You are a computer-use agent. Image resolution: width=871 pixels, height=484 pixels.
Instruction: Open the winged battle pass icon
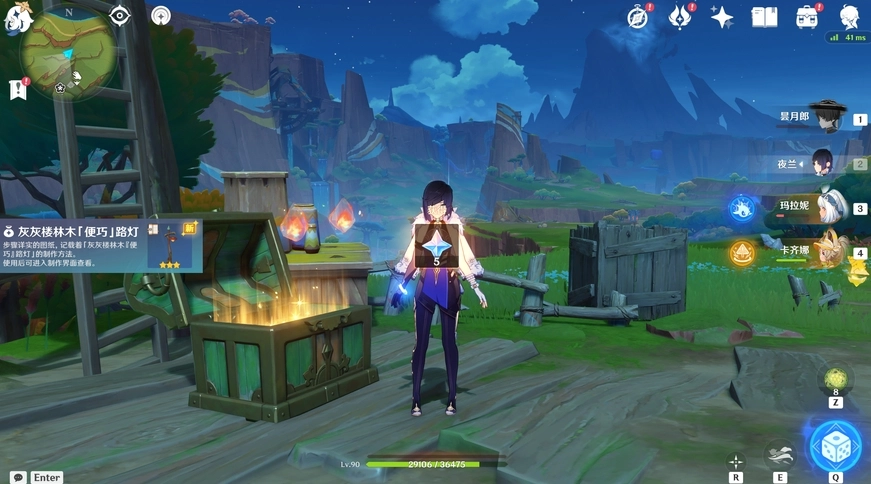[681, 16]
